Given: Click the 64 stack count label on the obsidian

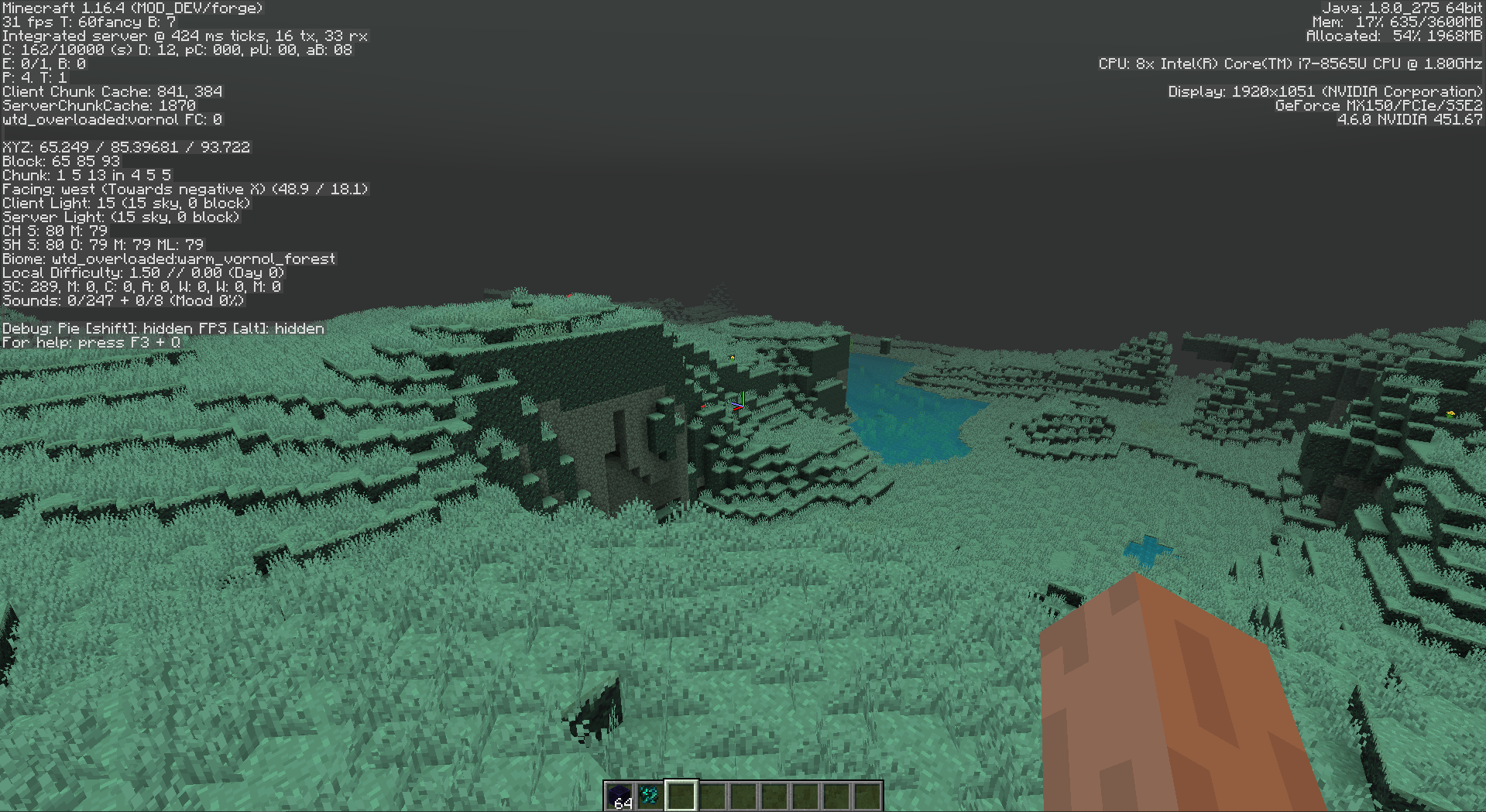Looking at the screenshot, I should (622, 803).
